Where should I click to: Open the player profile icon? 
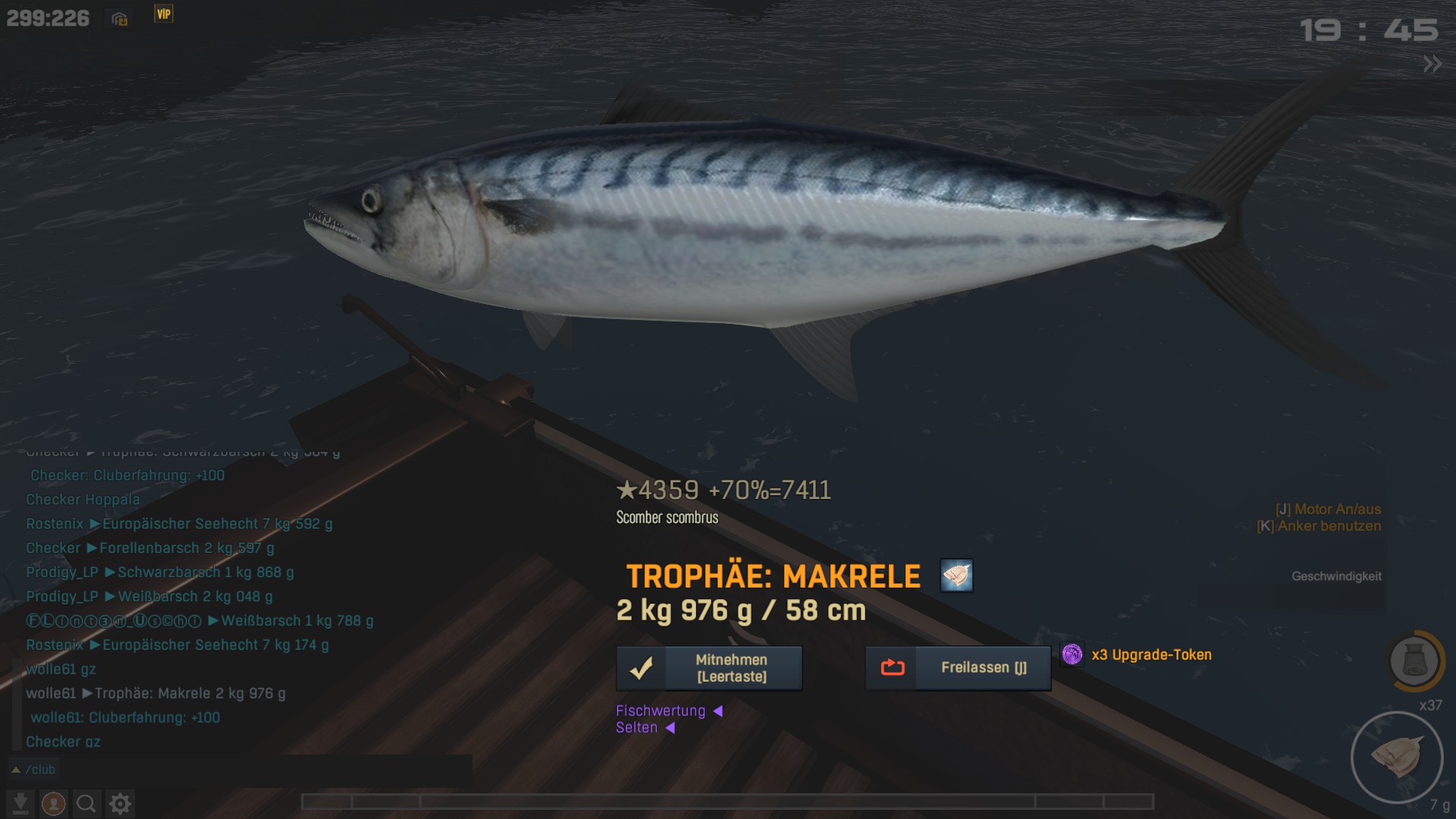(53, 803)
